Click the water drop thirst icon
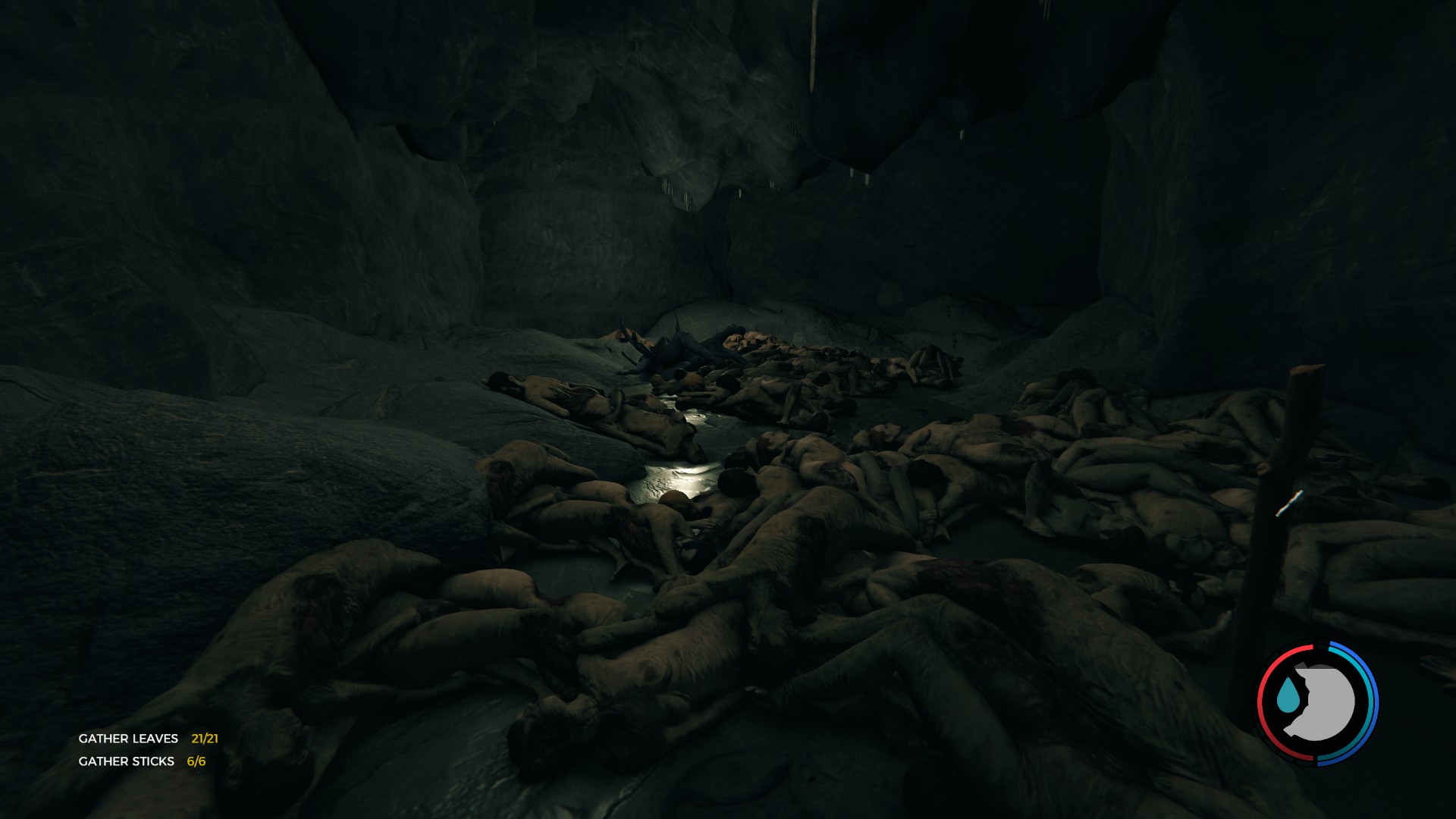1456x819 pixels. click(x=1287, y=697)
